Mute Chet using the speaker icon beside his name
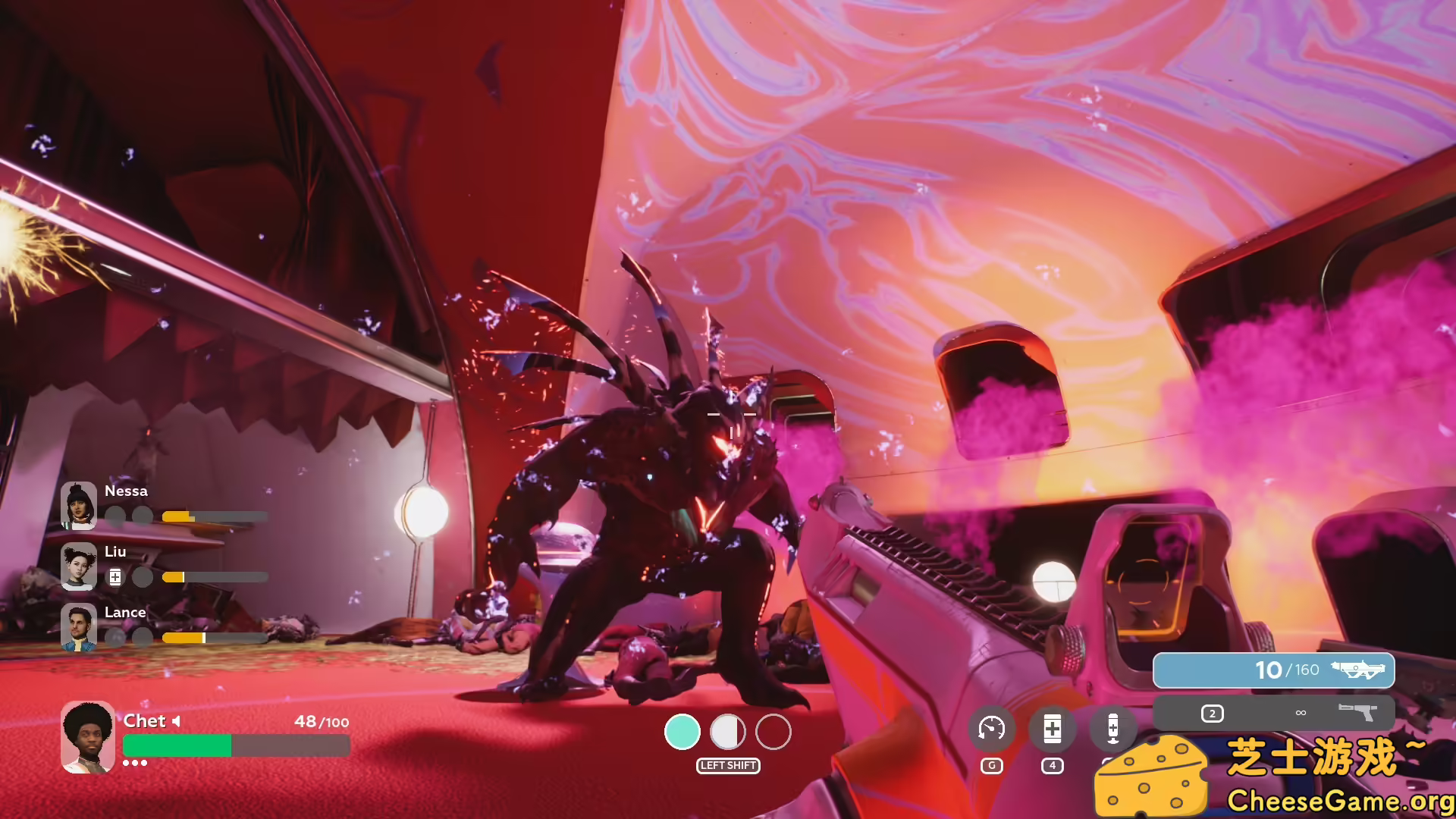This screenshot has width=1456, height=819. (x=176, y=721)
